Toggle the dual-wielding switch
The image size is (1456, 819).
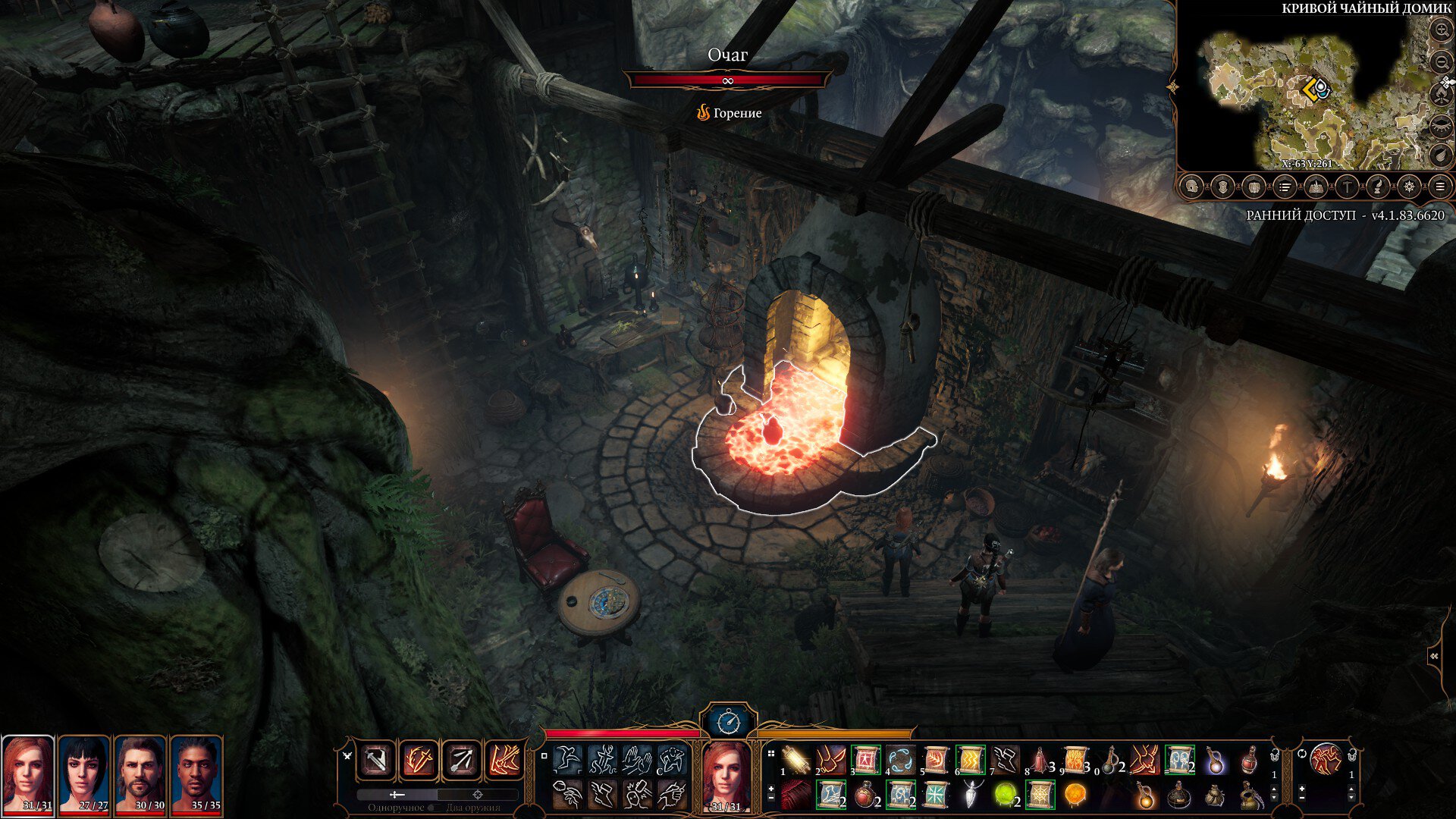(434, 808)
